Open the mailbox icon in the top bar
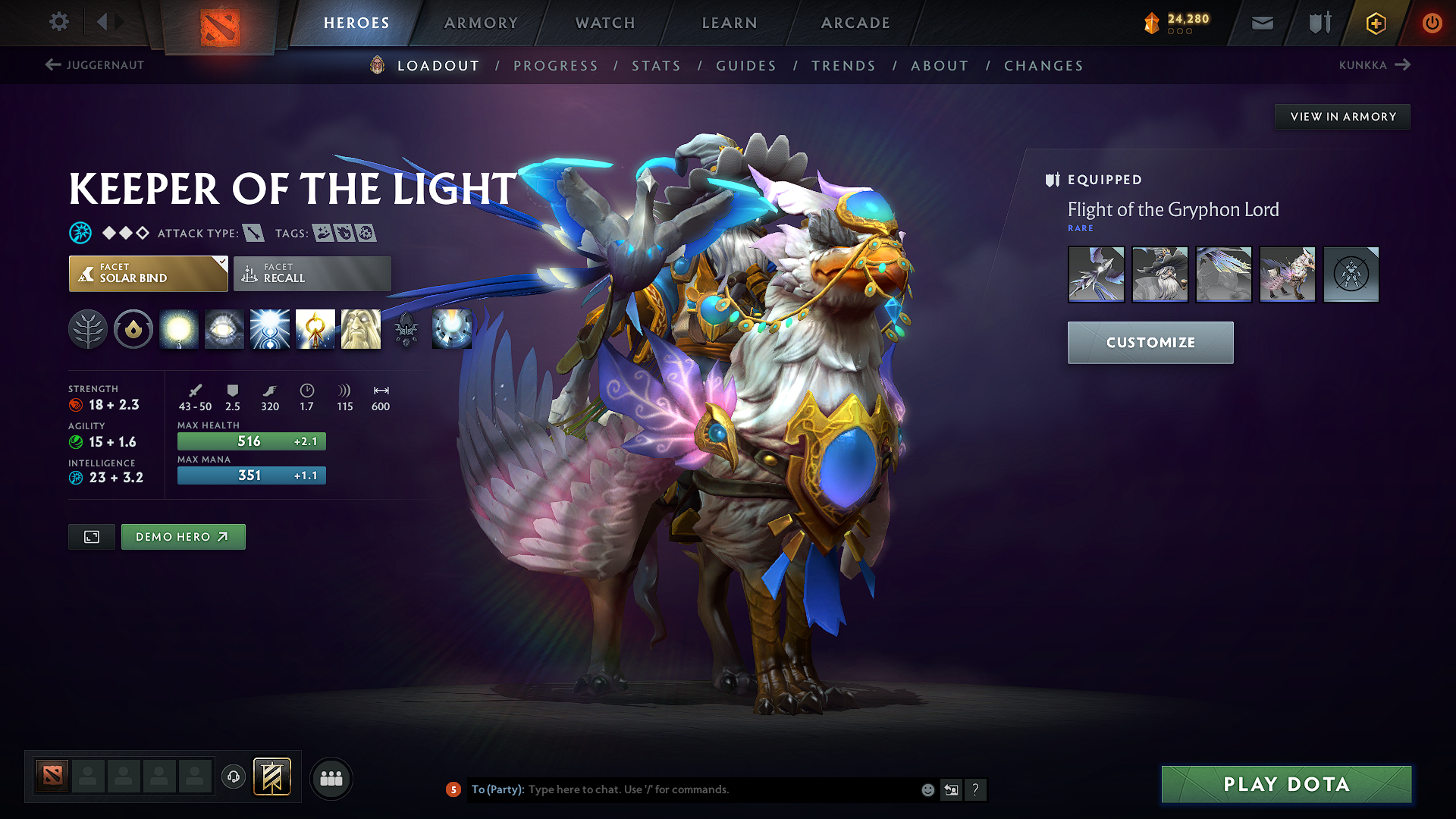 1262,23
